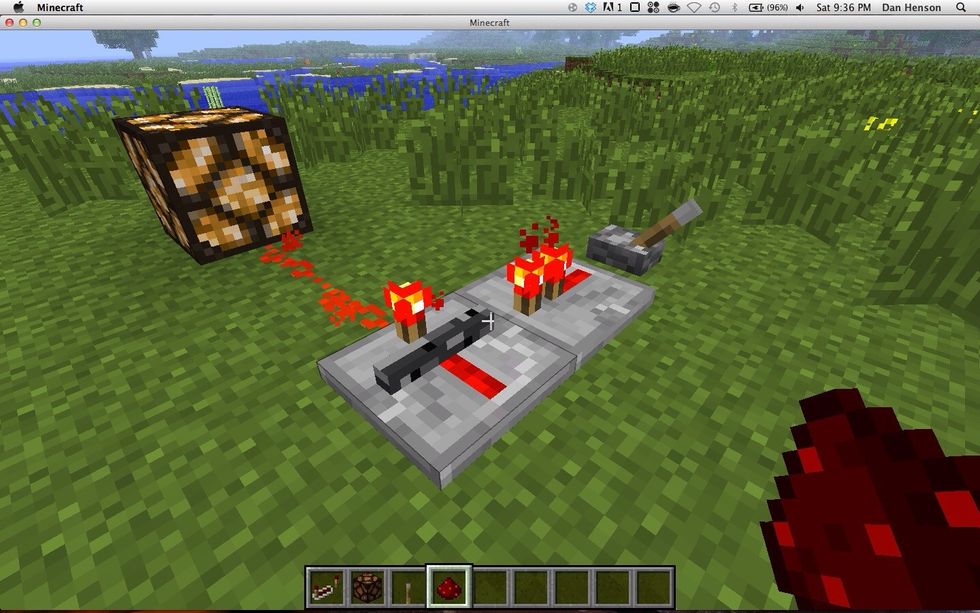Select the redstone repeater hotbar slot
Viewport: 980px width, 613px height.
[325, 587]
